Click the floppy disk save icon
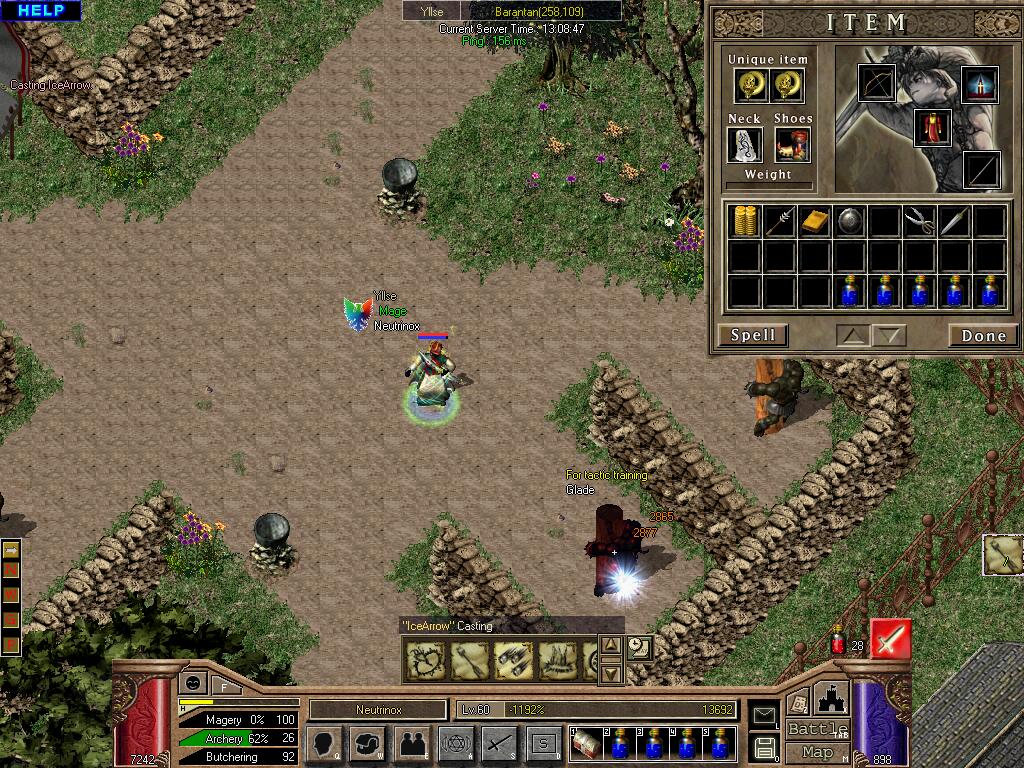Screen dimensions: 1024x768 [765, 746]
